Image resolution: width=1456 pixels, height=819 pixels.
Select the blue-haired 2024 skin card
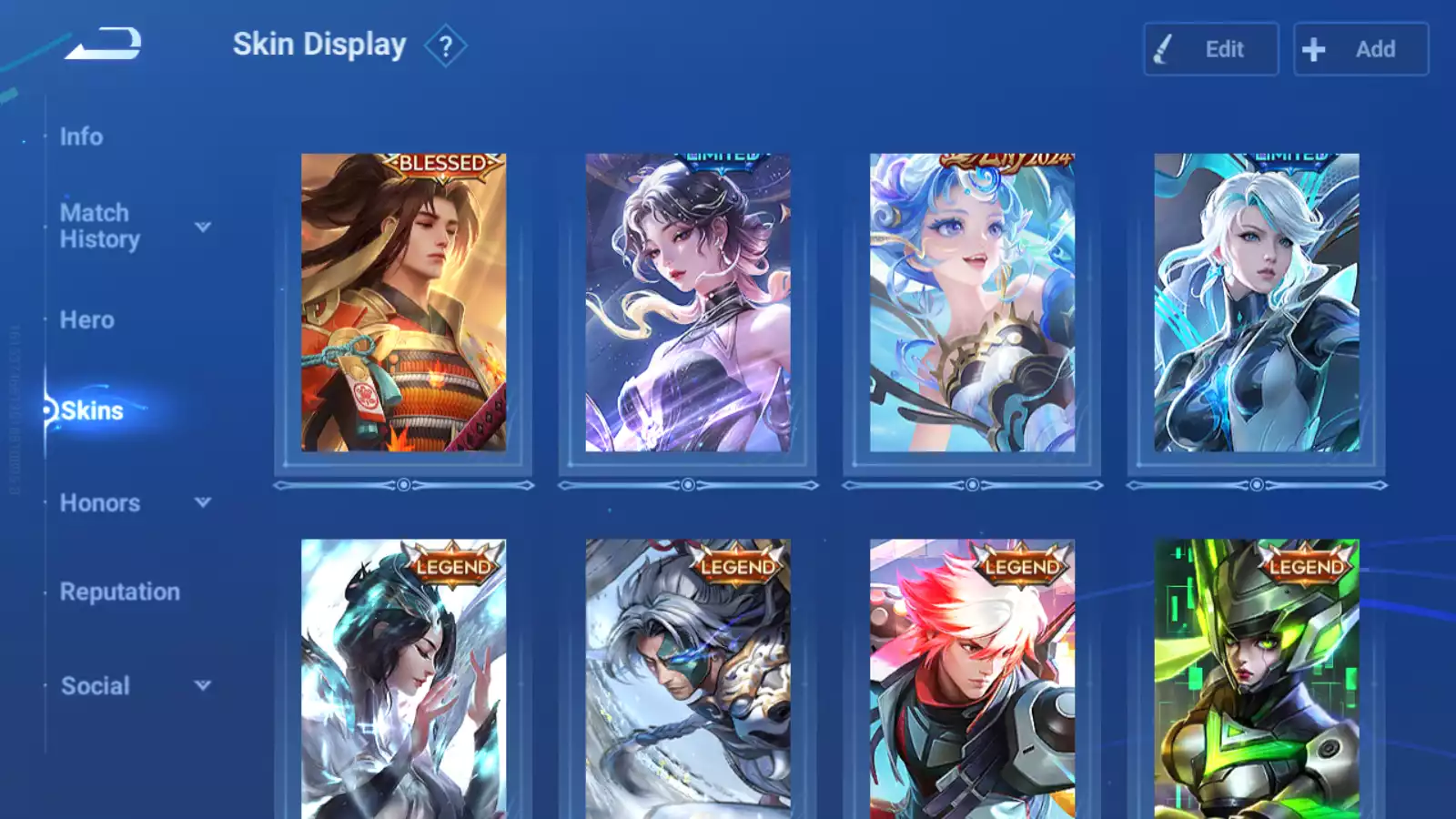pos(972,303)
